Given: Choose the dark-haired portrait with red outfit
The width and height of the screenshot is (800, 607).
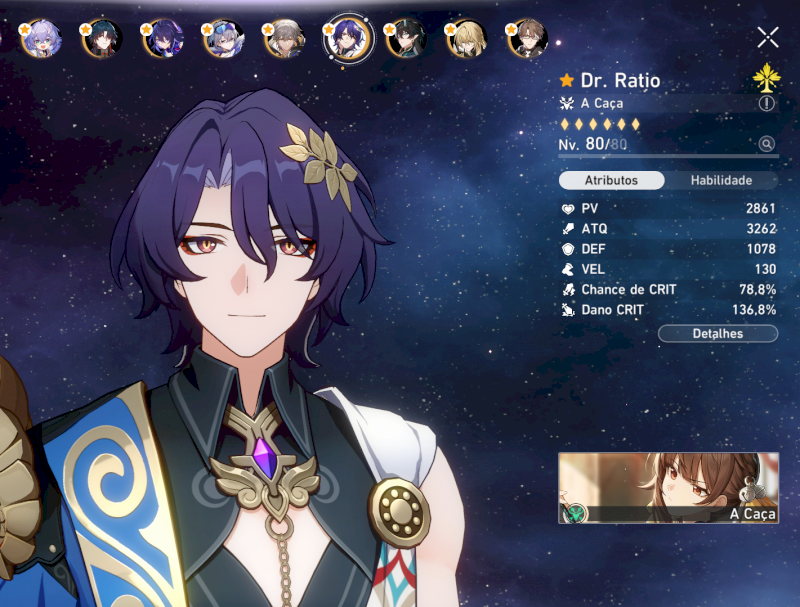Looking at the screenshot, I should [103, 39].
